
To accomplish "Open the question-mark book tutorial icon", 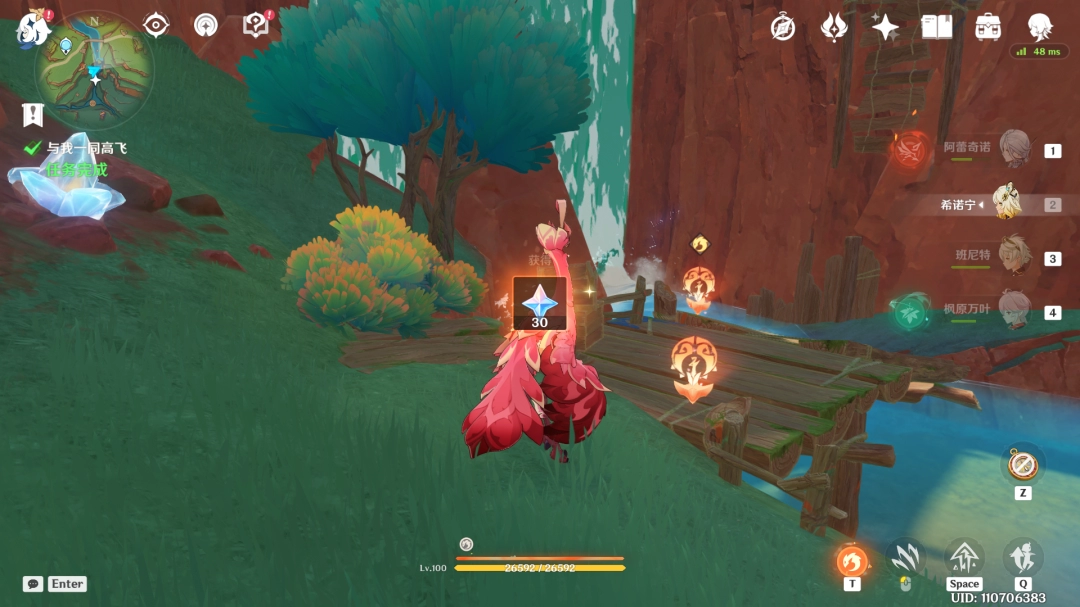I will pos(256,25).
